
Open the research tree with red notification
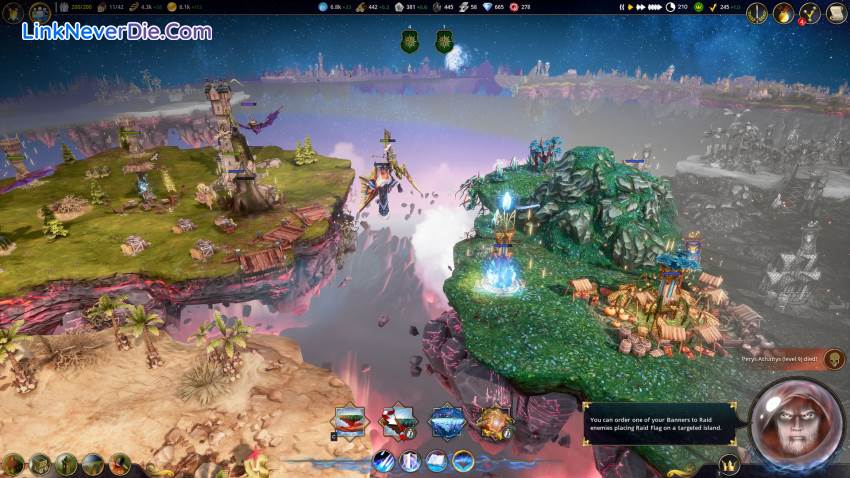point(808,13)
